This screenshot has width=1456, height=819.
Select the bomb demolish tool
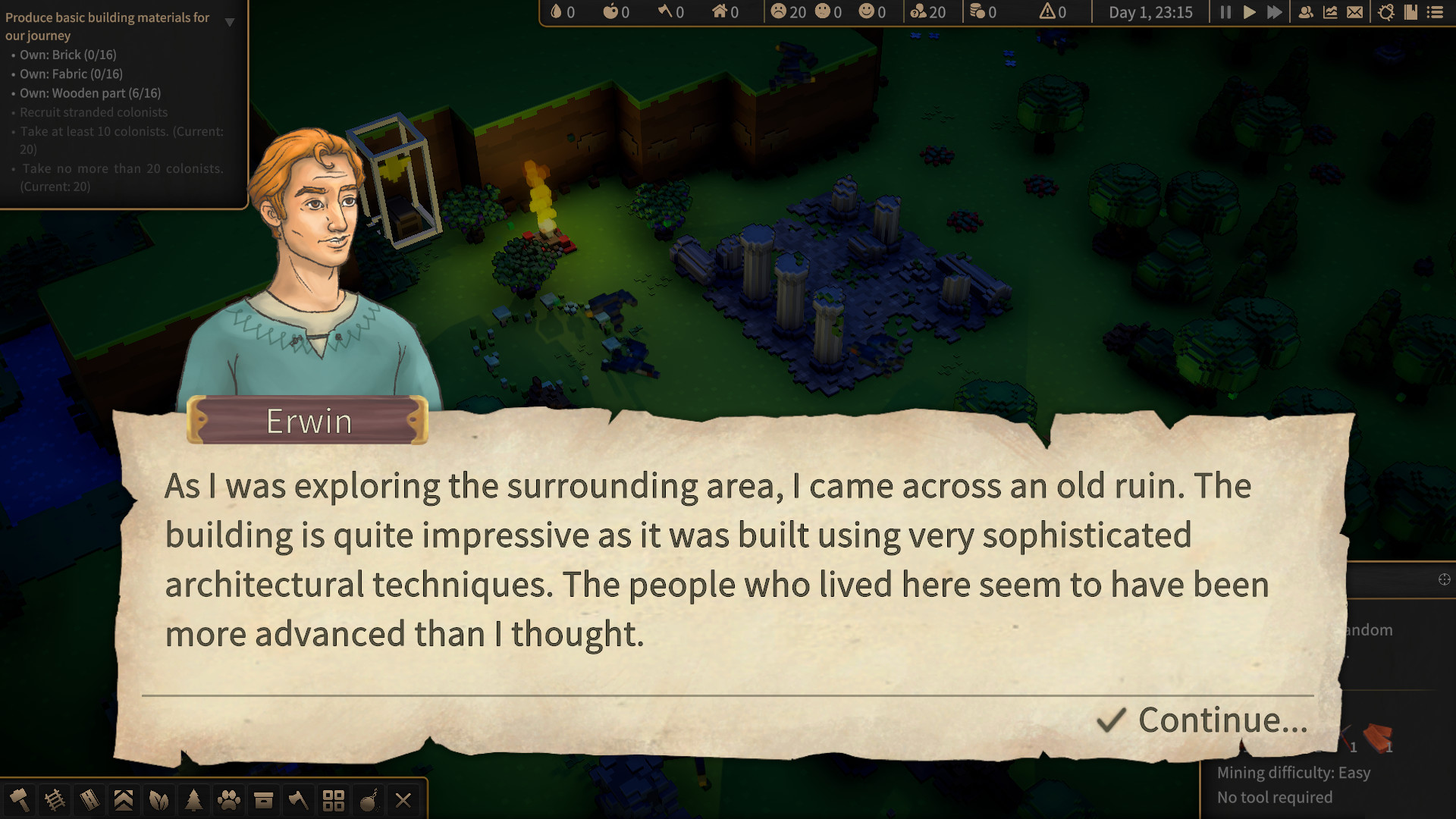369,800
